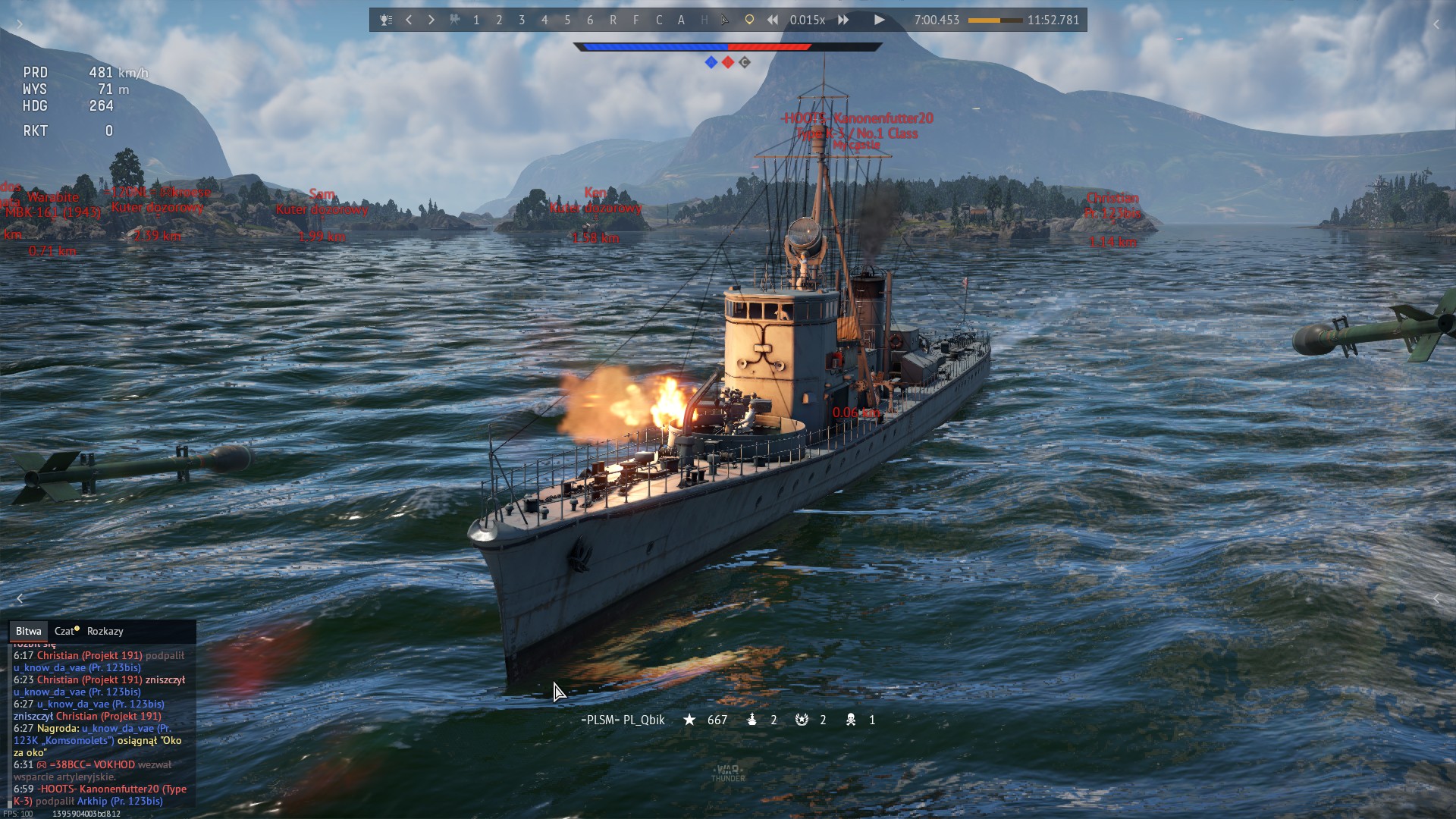Screen dimensions: 1456x819
Task: Switch to the next player view
Action: (x=431, y=20)
